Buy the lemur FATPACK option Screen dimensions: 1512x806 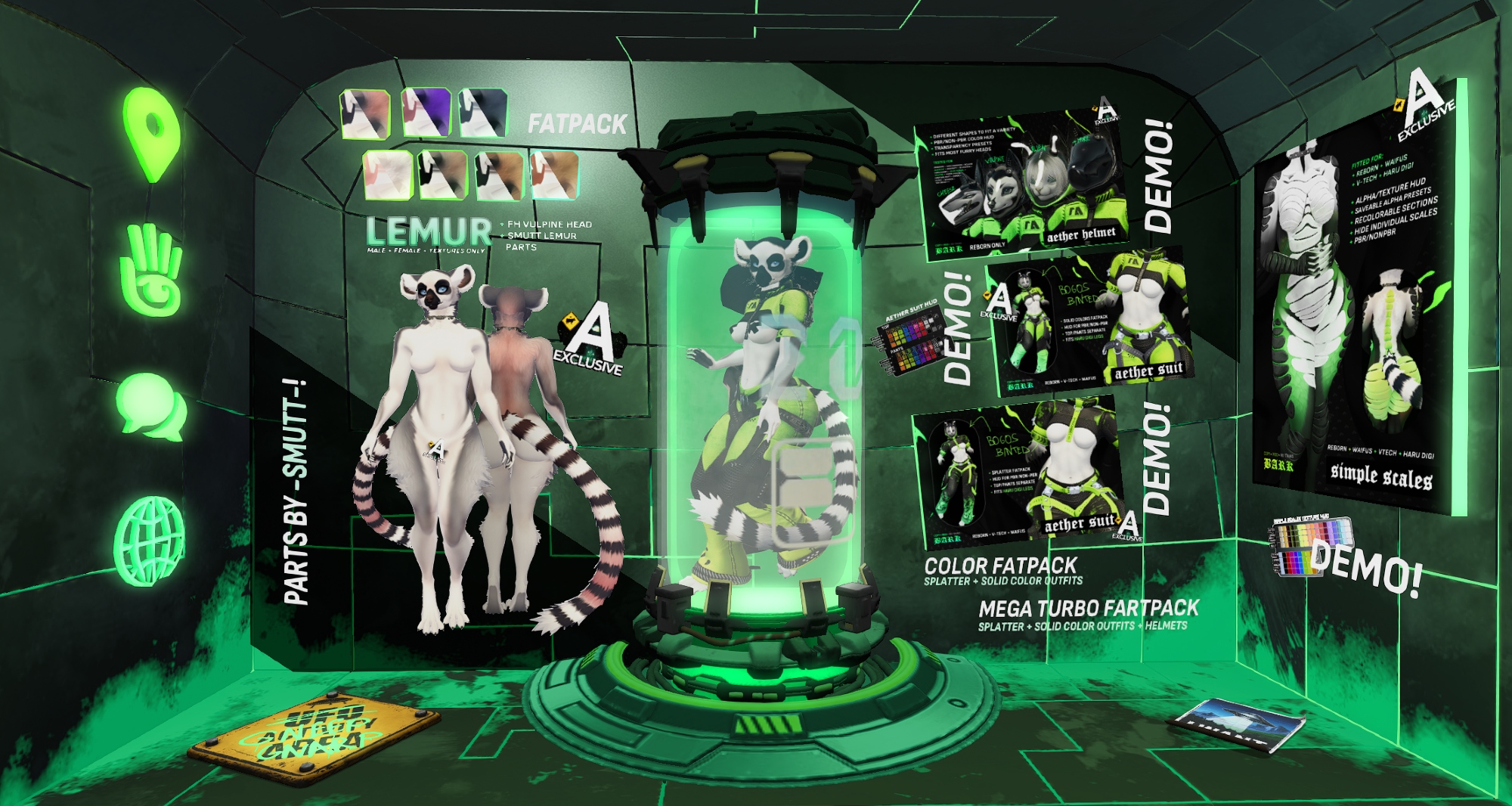(x=578, y=124)
